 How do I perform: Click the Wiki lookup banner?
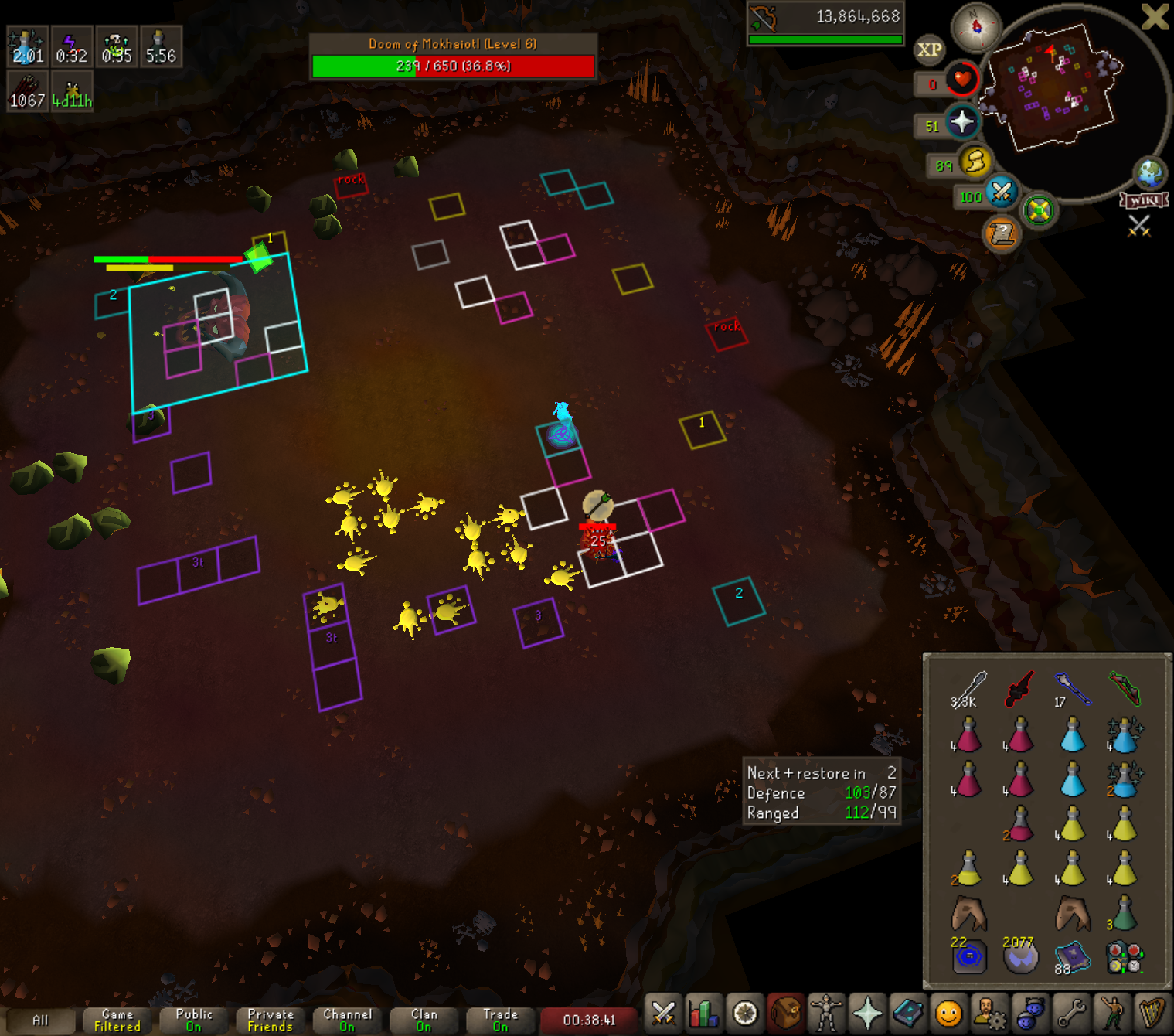tap(1144, 200)
